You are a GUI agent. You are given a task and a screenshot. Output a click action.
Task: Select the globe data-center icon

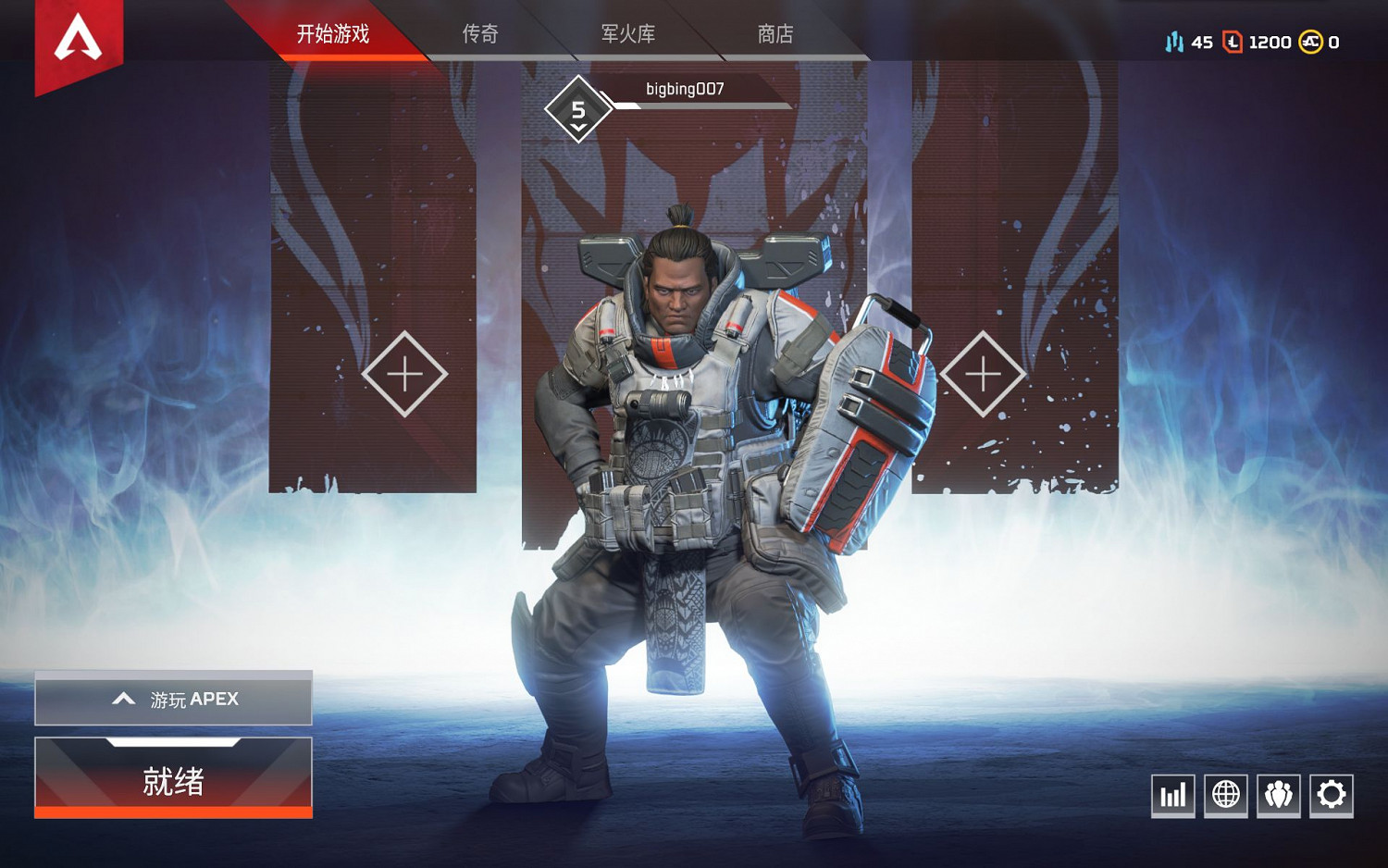[1225, 794]
